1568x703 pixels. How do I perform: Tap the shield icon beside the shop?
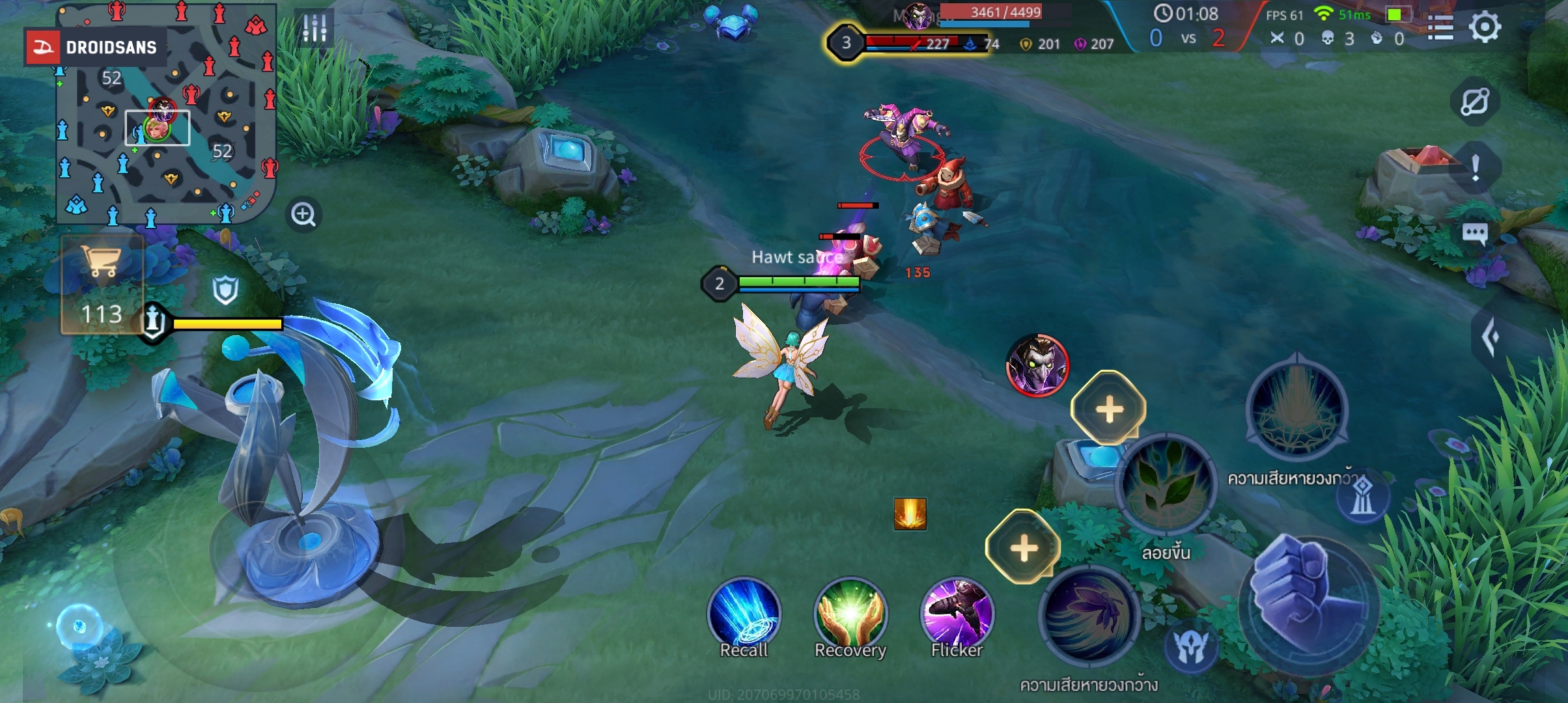tap(225, 290)
